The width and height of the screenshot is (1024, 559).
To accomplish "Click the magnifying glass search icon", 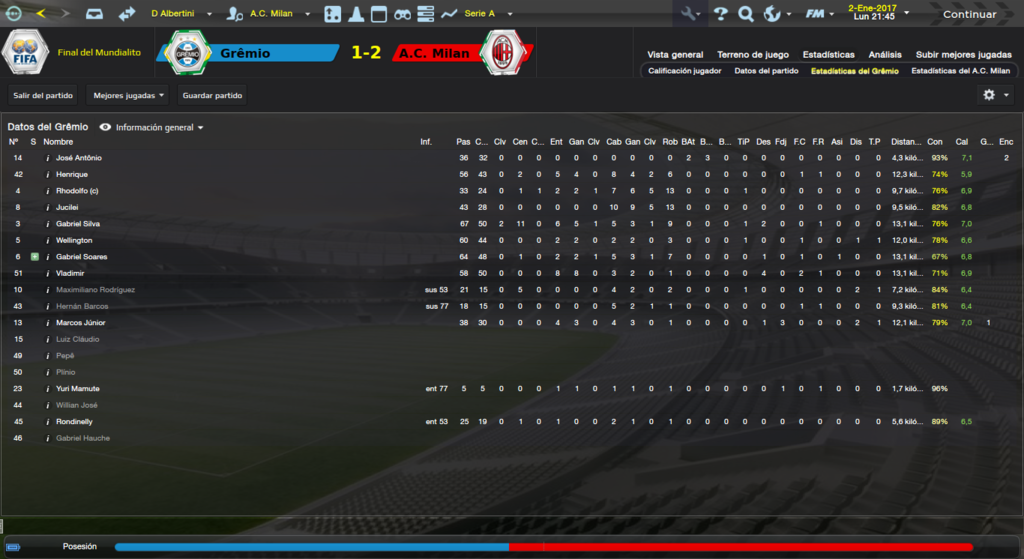I will [745, 14].
